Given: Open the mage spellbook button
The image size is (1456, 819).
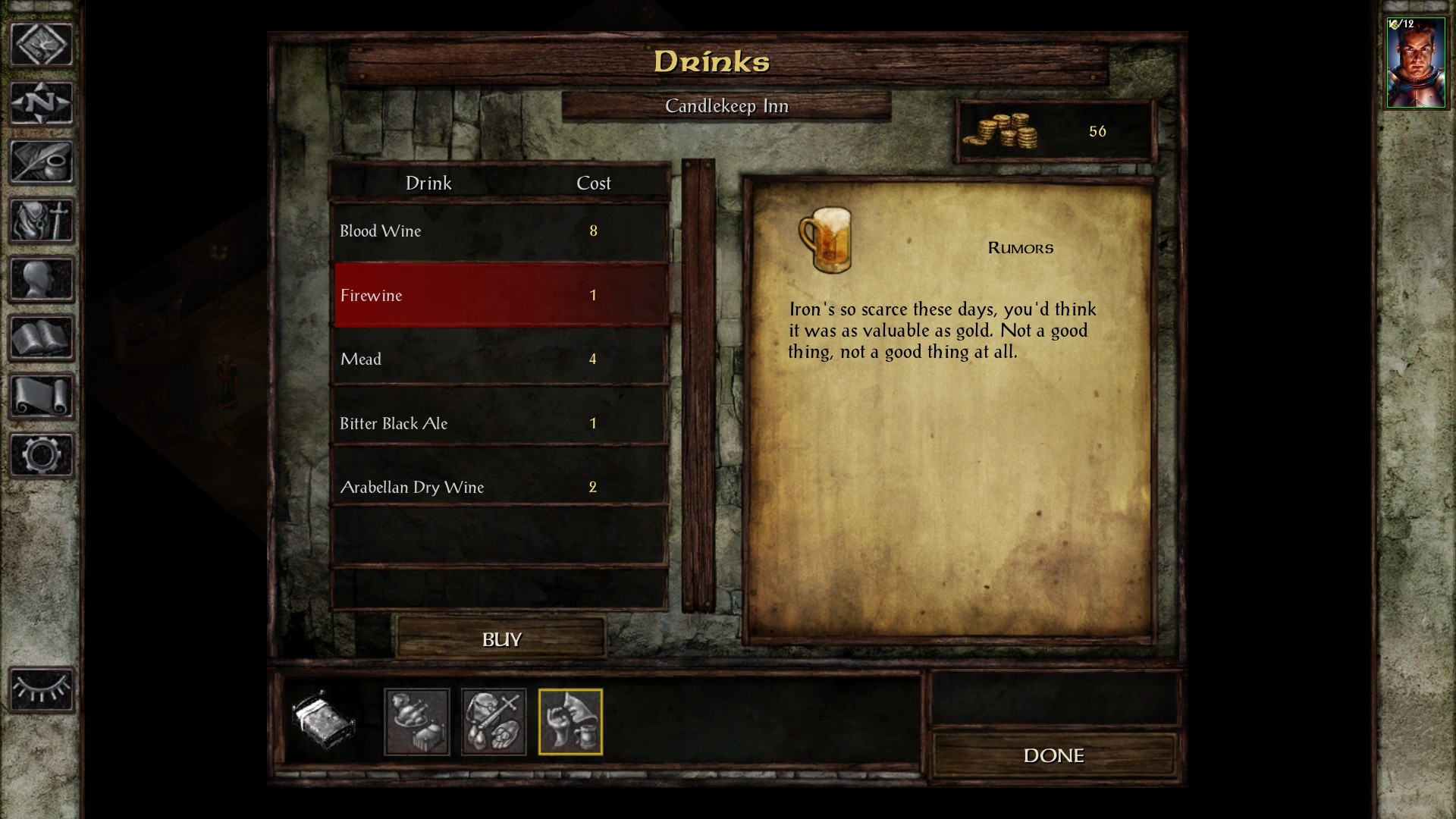Looking at the screenshot, I should coord(41,337).
